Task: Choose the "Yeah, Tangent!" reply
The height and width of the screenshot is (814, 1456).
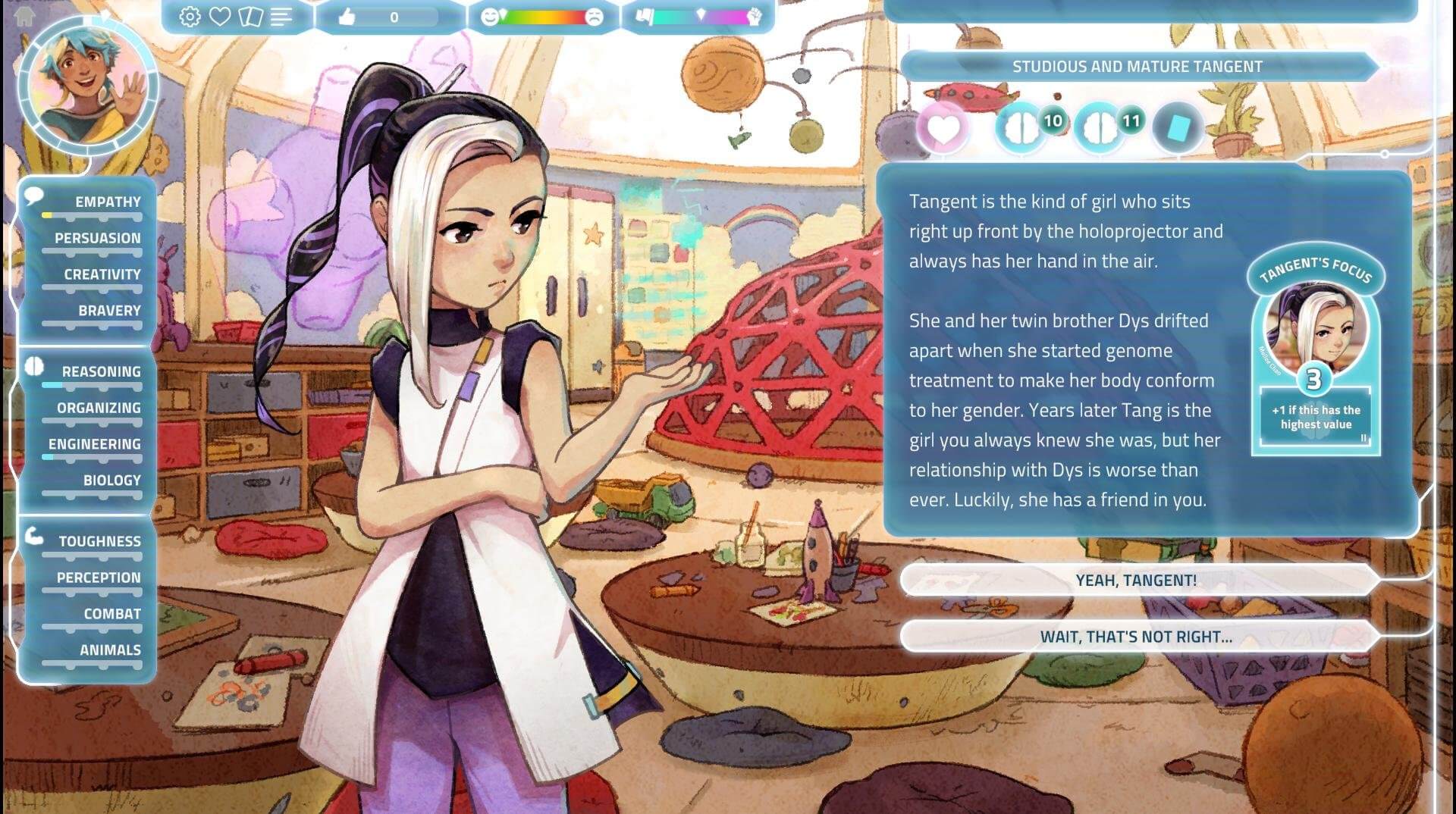Action: point(1135,581)
